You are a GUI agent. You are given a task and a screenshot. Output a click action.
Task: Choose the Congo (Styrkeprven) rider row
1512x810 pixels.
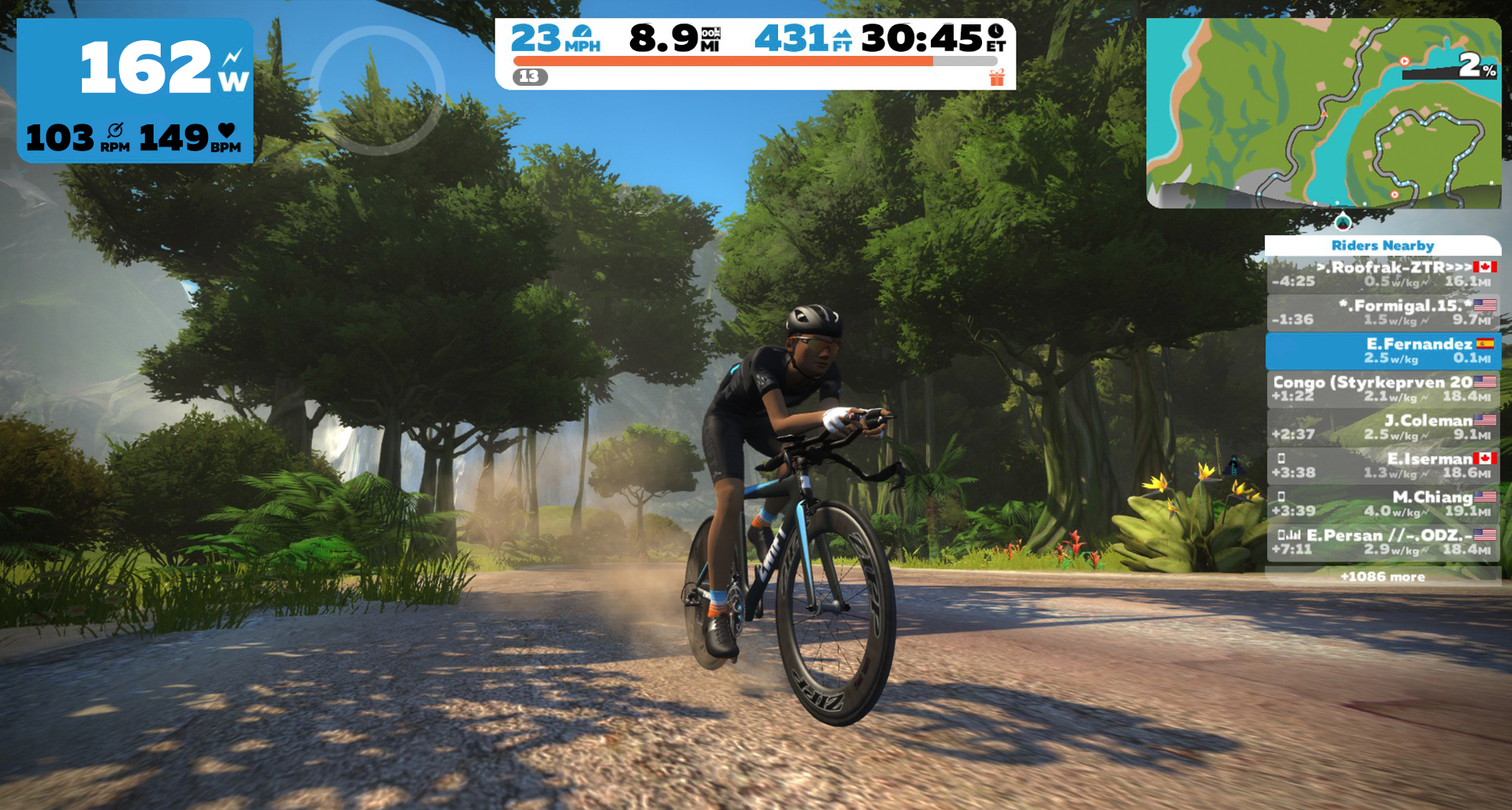pyautogui.click(x=1383, y=389)
